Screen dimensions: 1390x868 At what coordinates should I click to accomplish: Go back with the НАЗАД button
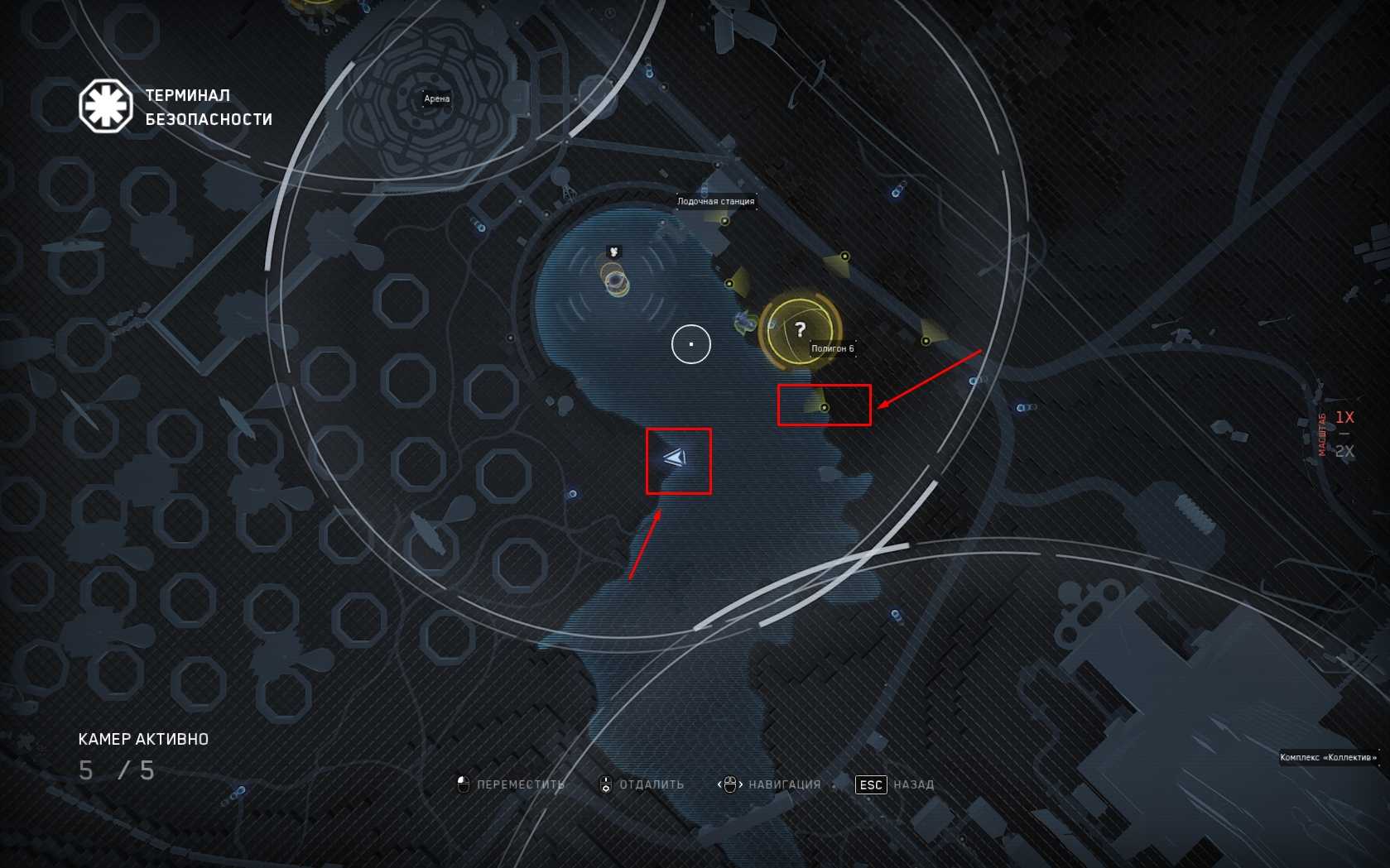click(x=895, y=784)
